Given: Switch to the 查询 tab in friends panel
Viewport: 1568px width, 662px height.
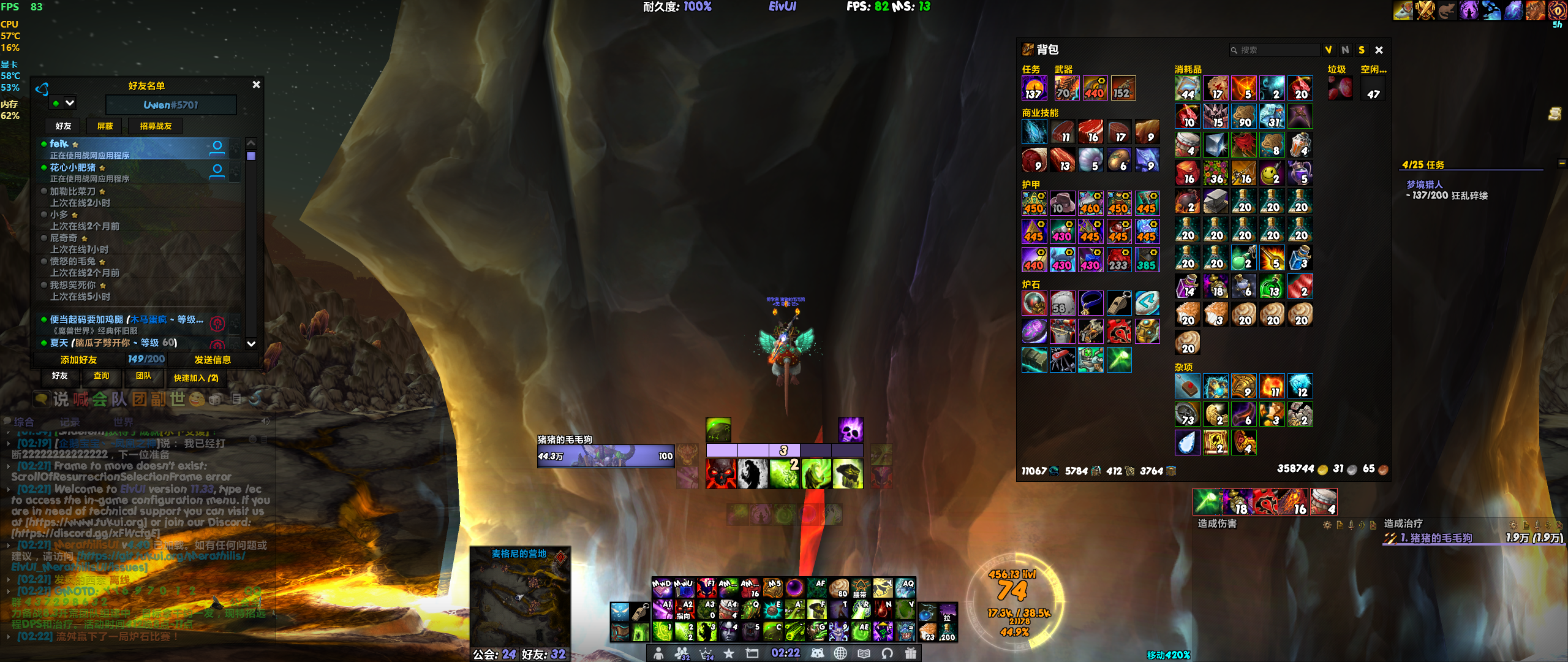Looking at the screenshot, I should pos(102,376).
